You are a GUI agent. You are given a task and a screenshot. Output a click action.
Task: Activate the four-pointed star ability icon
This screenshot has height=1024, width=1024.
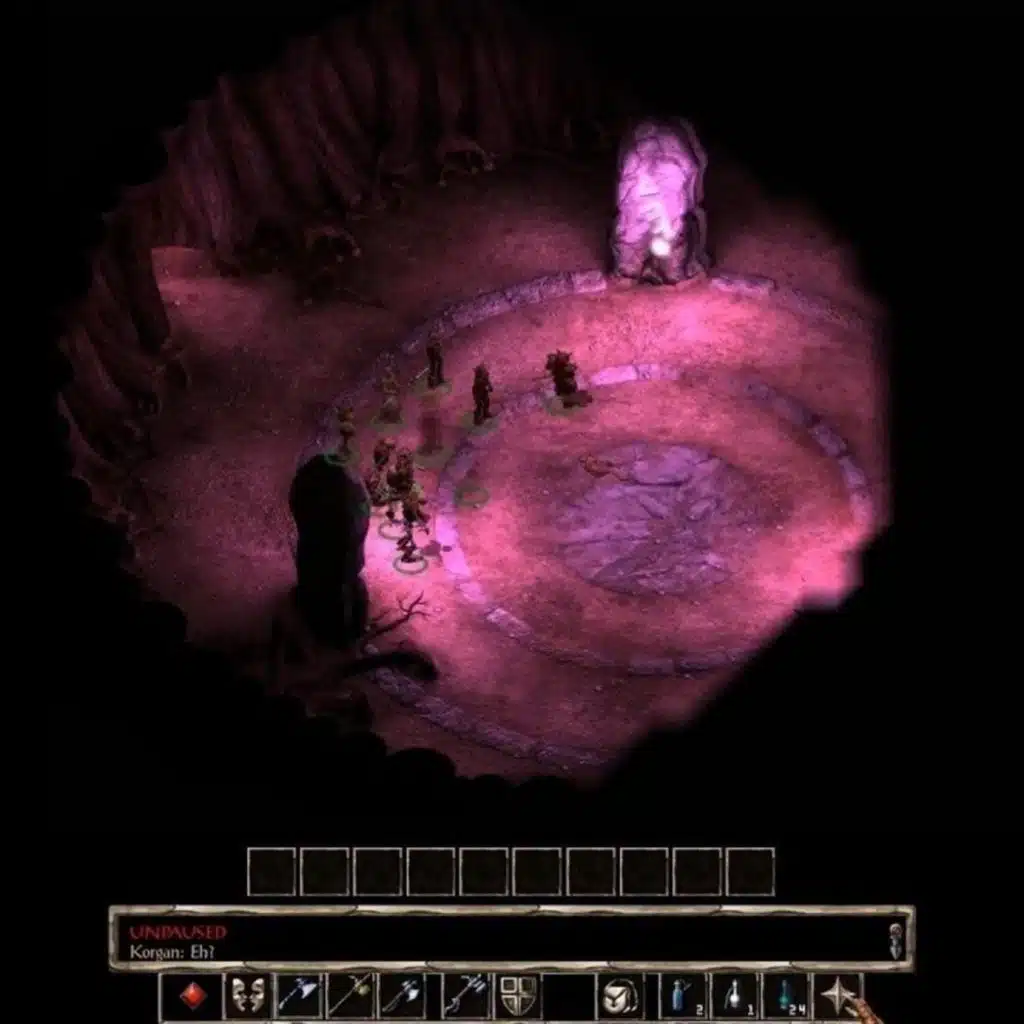click(838, 996)
